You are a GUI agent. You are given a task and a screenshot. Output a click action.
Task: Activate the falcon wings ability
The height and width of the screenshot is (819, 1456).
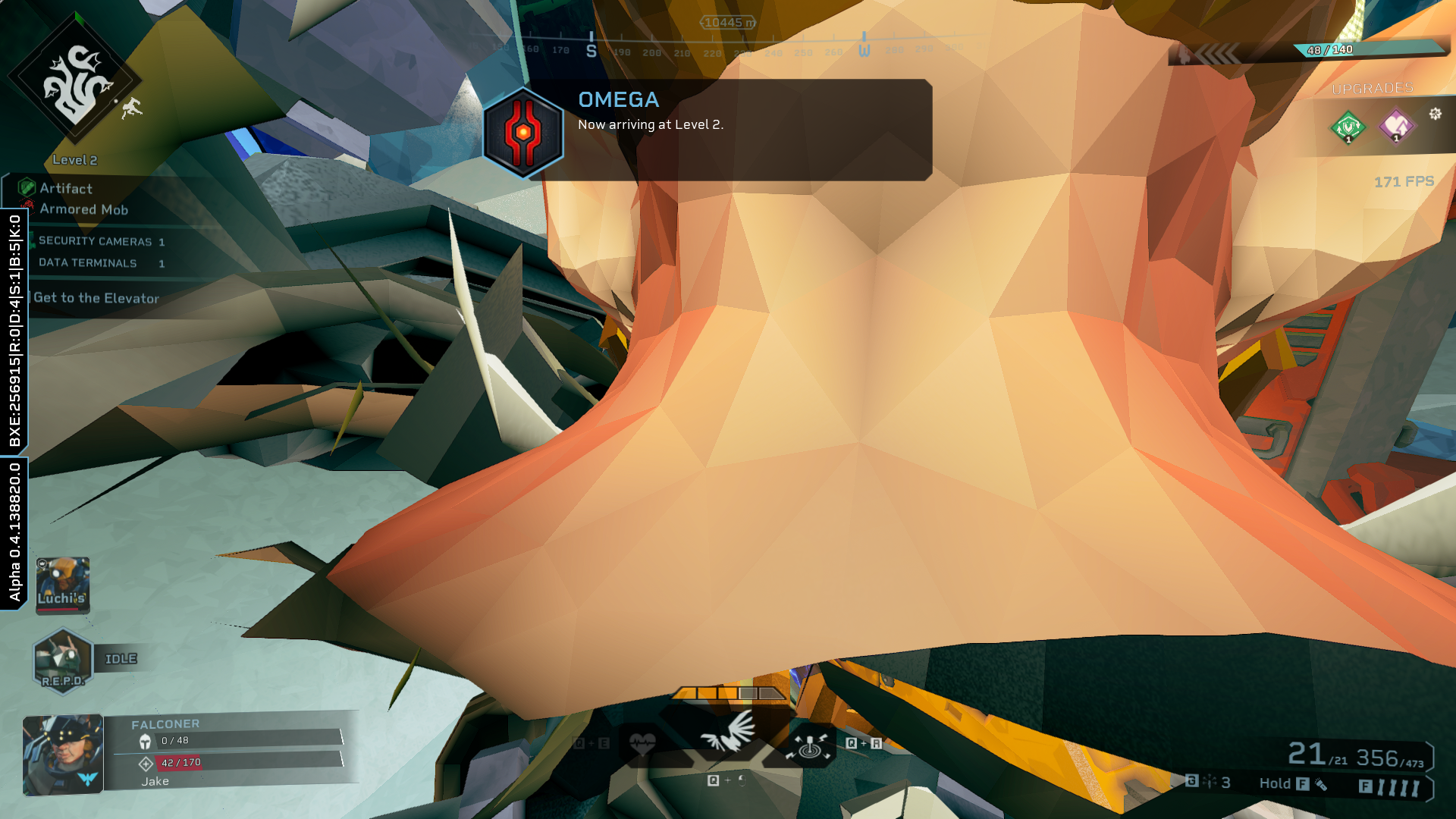coord(728,733)
